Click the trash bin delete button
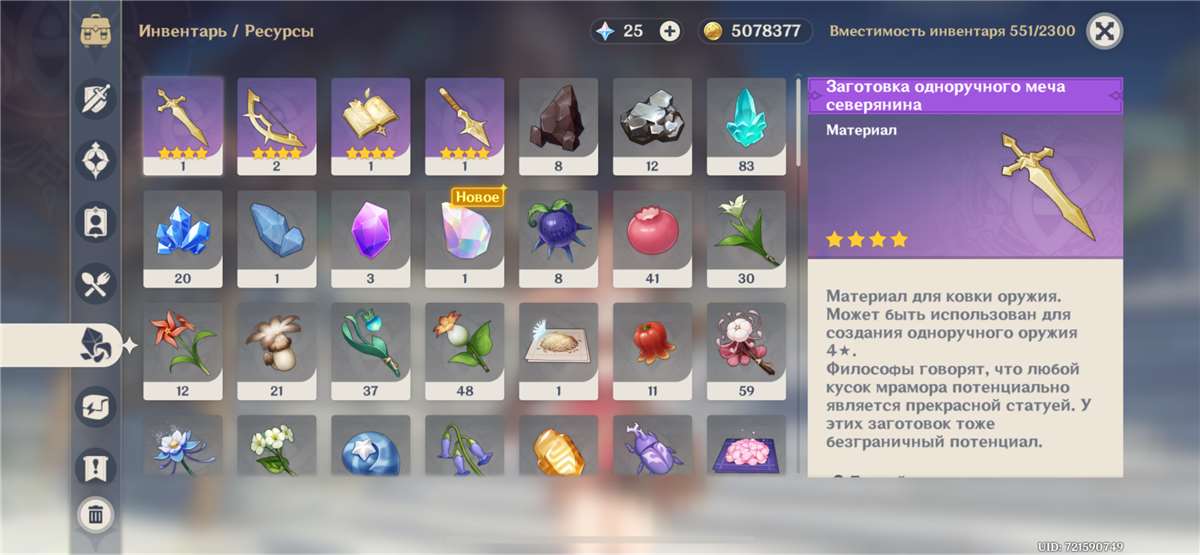 (x=96, y=515)
